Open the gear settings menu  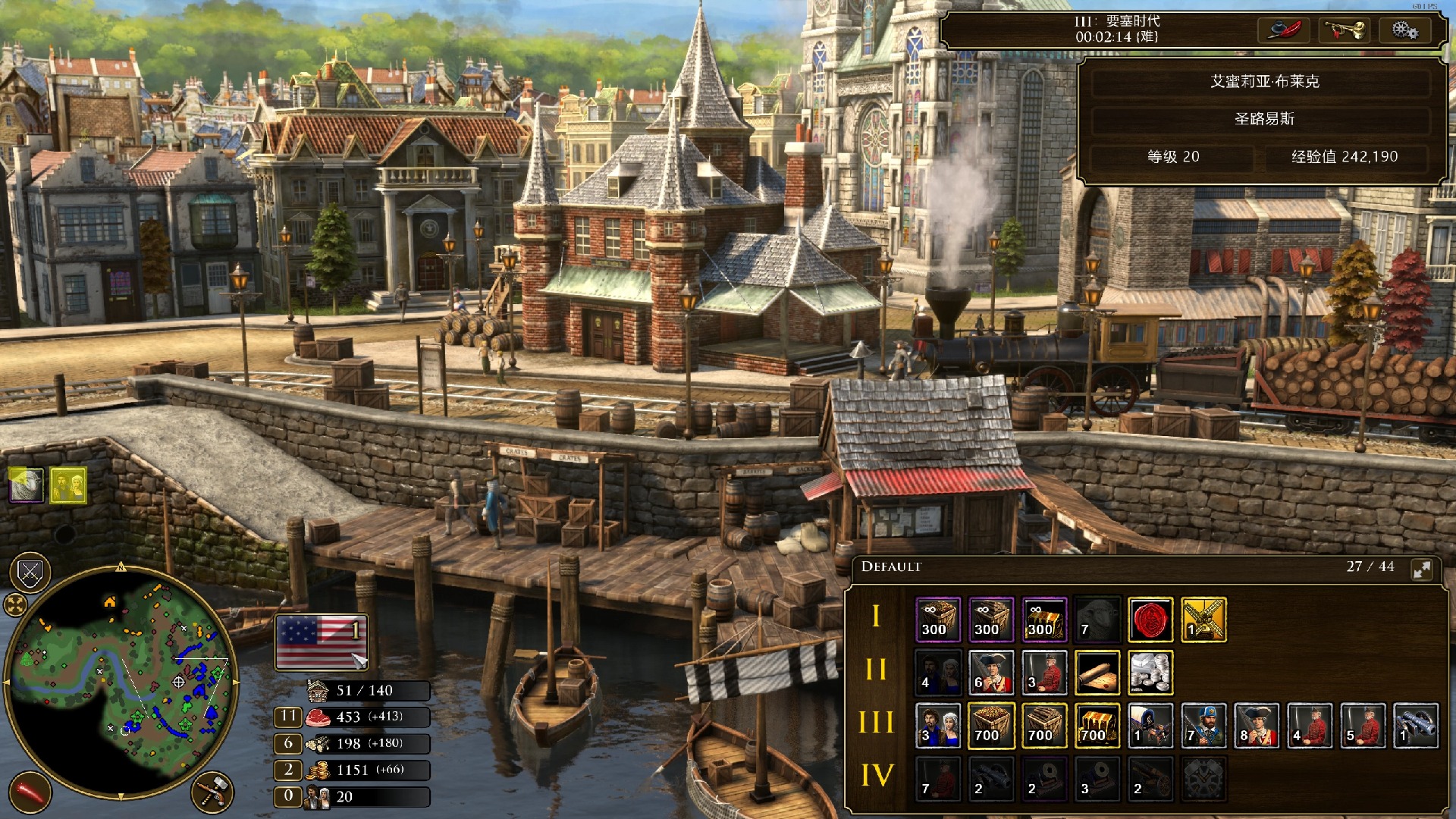(1404, 30)
